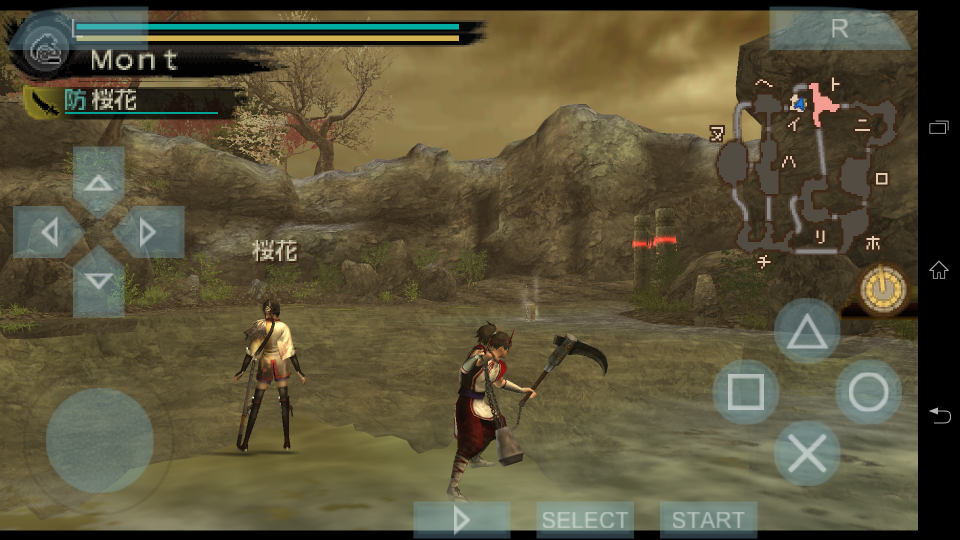
Task: Tap the circle action button
Action: point(868,393)
